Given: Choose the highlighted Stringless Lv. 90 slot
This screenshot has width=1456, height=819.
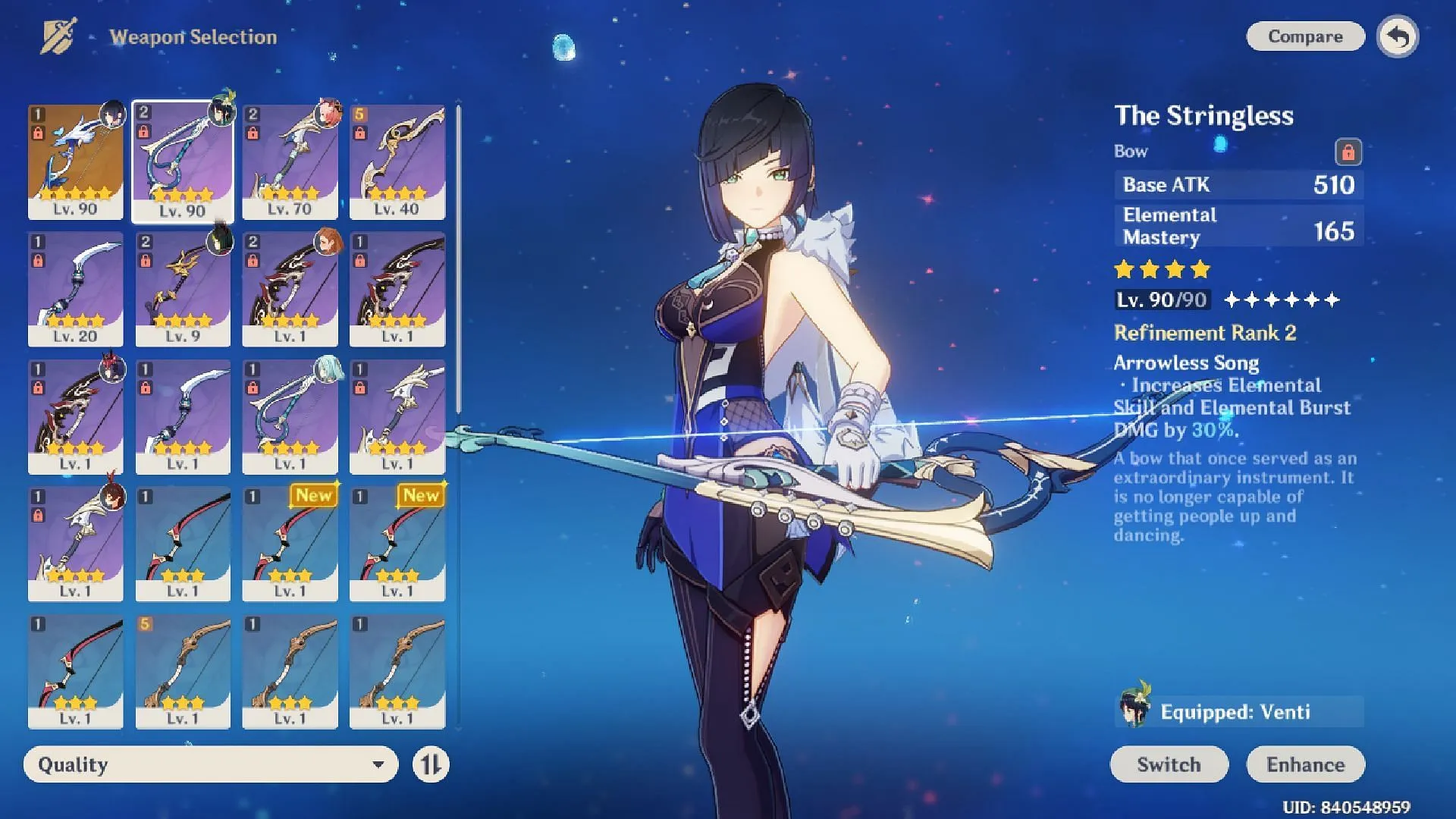Looking at the screenshot, I should tap(183, 162).
